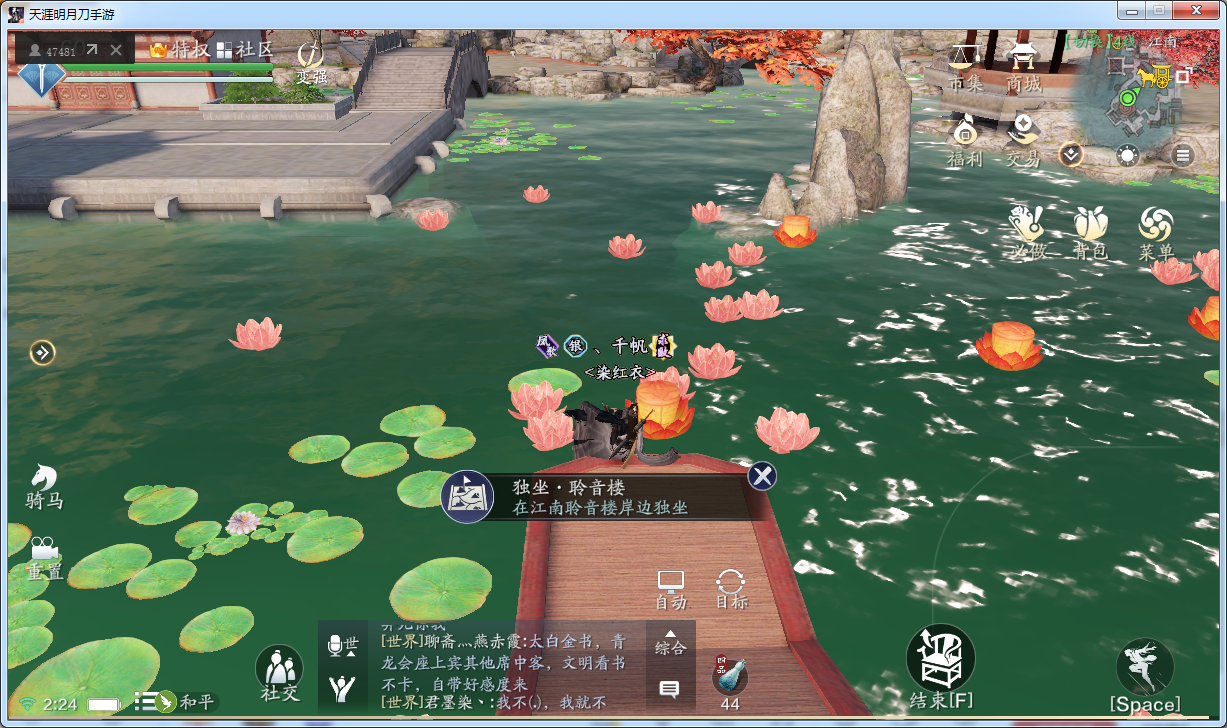The width and height of the screenshot is (1227, 728).
Task: Close the 独坐·聆音楼 quest prompt
Action: tap(762, 476)
